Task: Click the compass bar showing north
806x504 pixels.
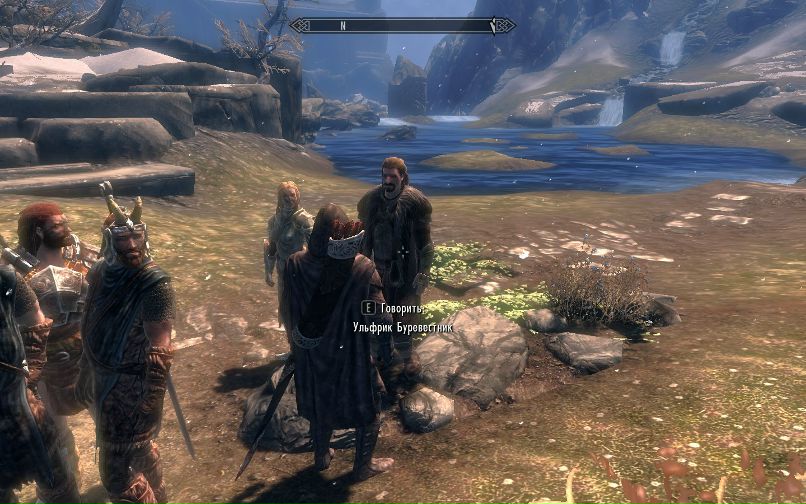Action: [402, 25]
